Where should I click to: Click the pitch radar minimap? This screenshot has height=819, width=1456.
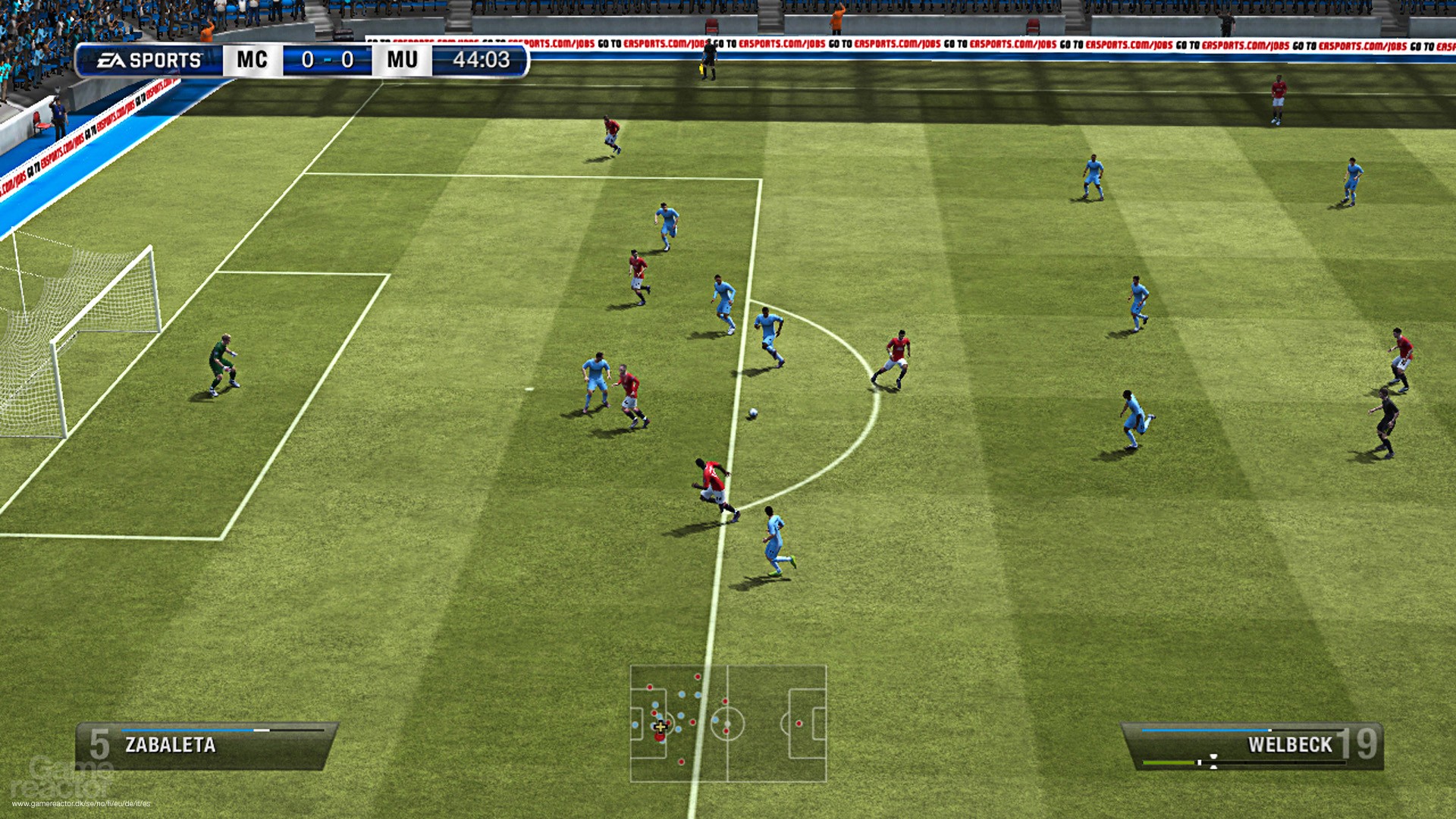728,723
